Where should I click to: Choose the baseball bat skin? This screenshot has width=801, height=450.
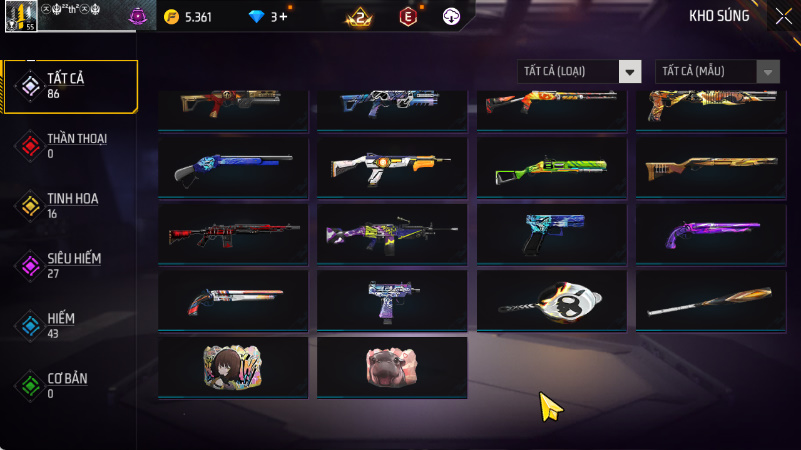pos(710,301)
